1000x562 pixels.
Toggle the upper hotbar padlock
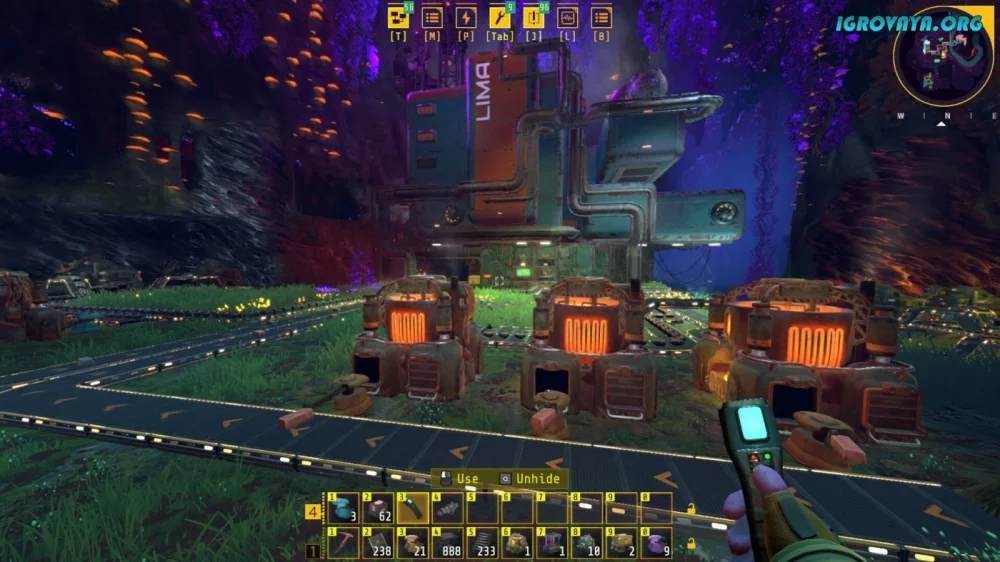pyautogui.click(x=691, y=510)
